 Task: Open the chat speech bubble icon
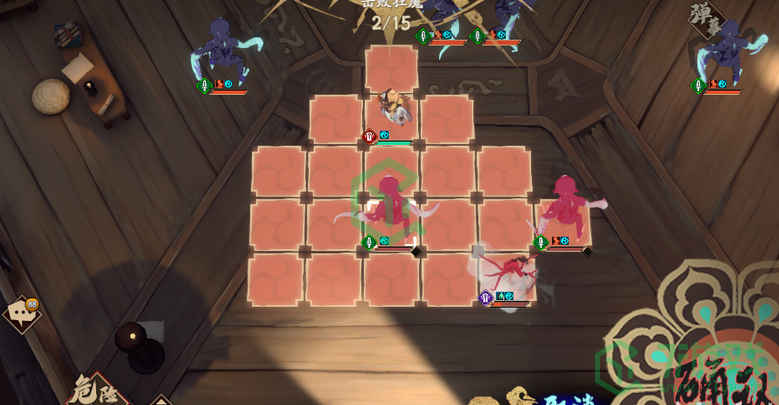coord(21,314)
